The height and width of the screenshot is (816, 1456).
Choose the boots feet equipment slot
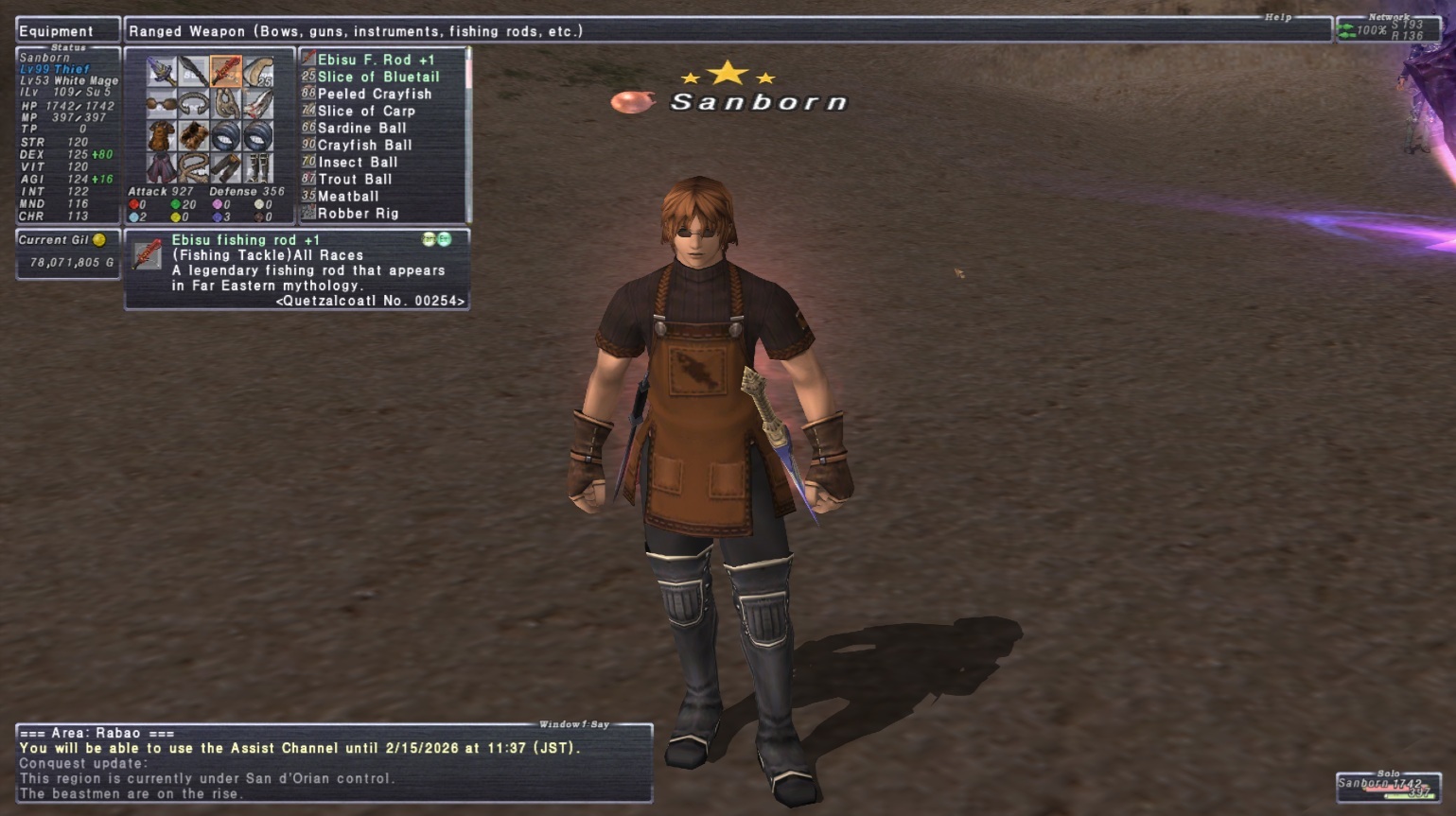click(258, 167)
